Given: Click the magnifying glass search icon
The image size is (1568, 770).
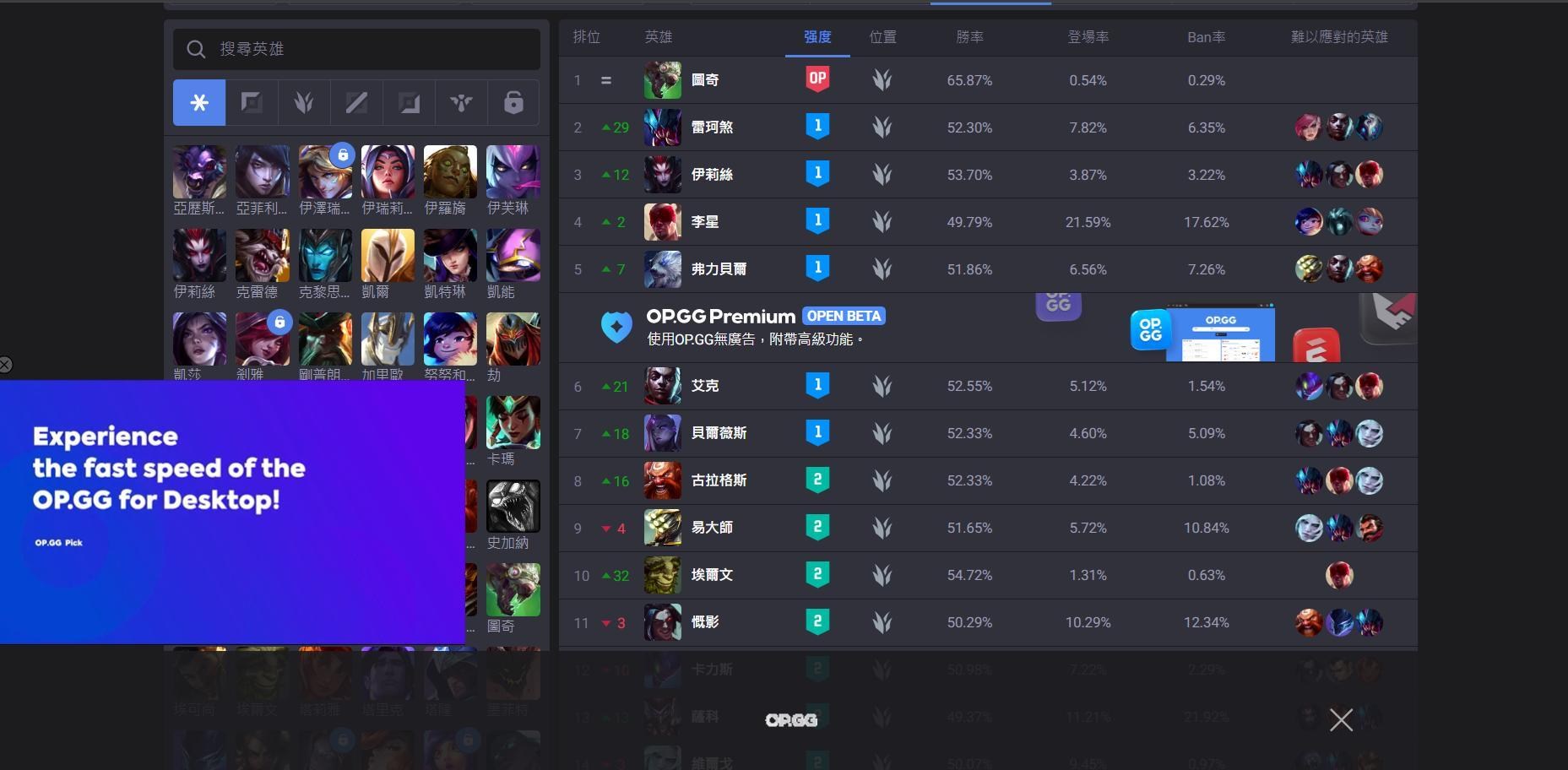Looking at the screenshot, I should (x=195, y=49).
